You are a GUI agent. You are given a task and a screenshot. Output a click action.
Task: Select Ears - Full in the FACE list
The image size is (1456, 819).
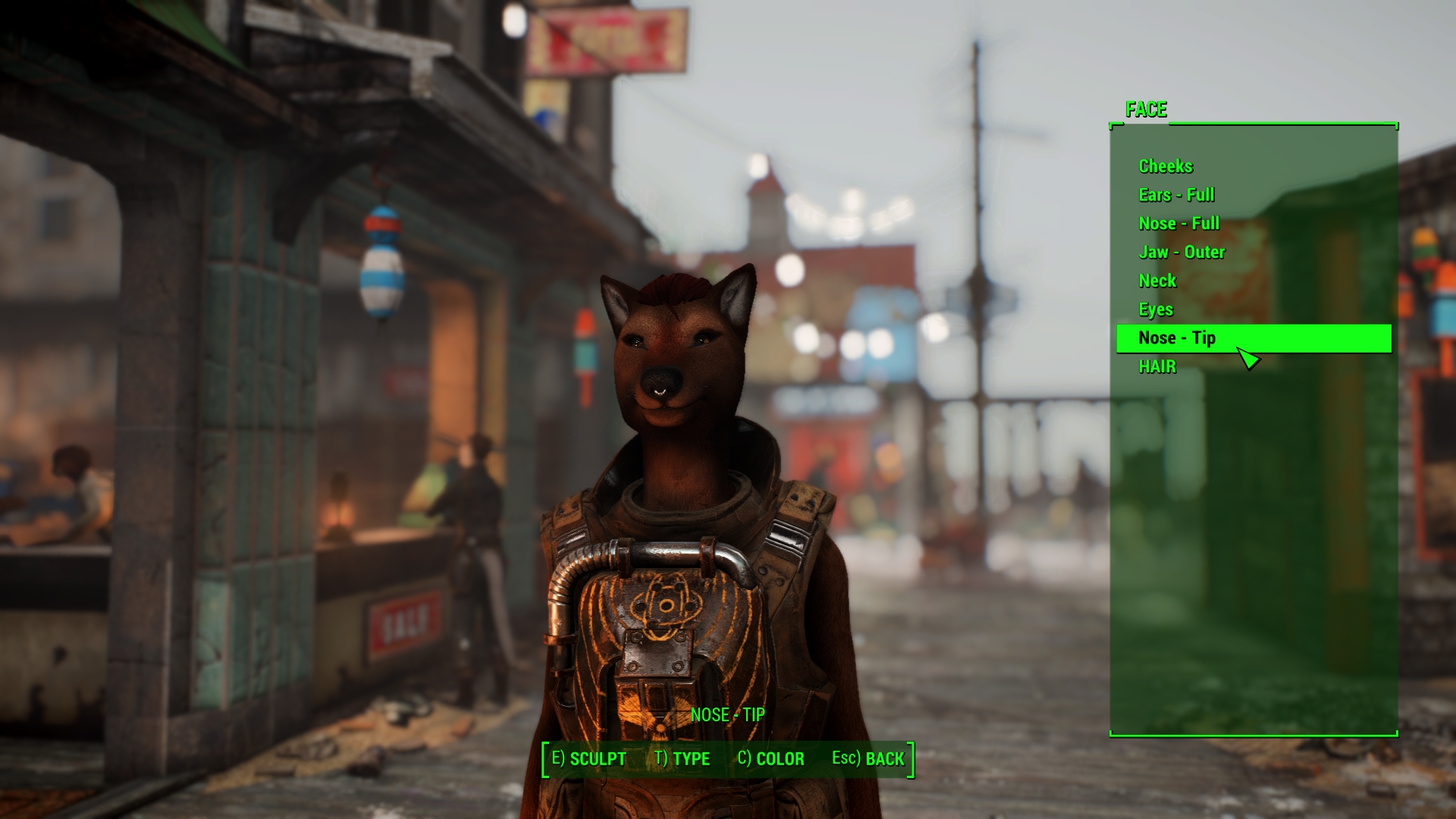[1175, 195]
